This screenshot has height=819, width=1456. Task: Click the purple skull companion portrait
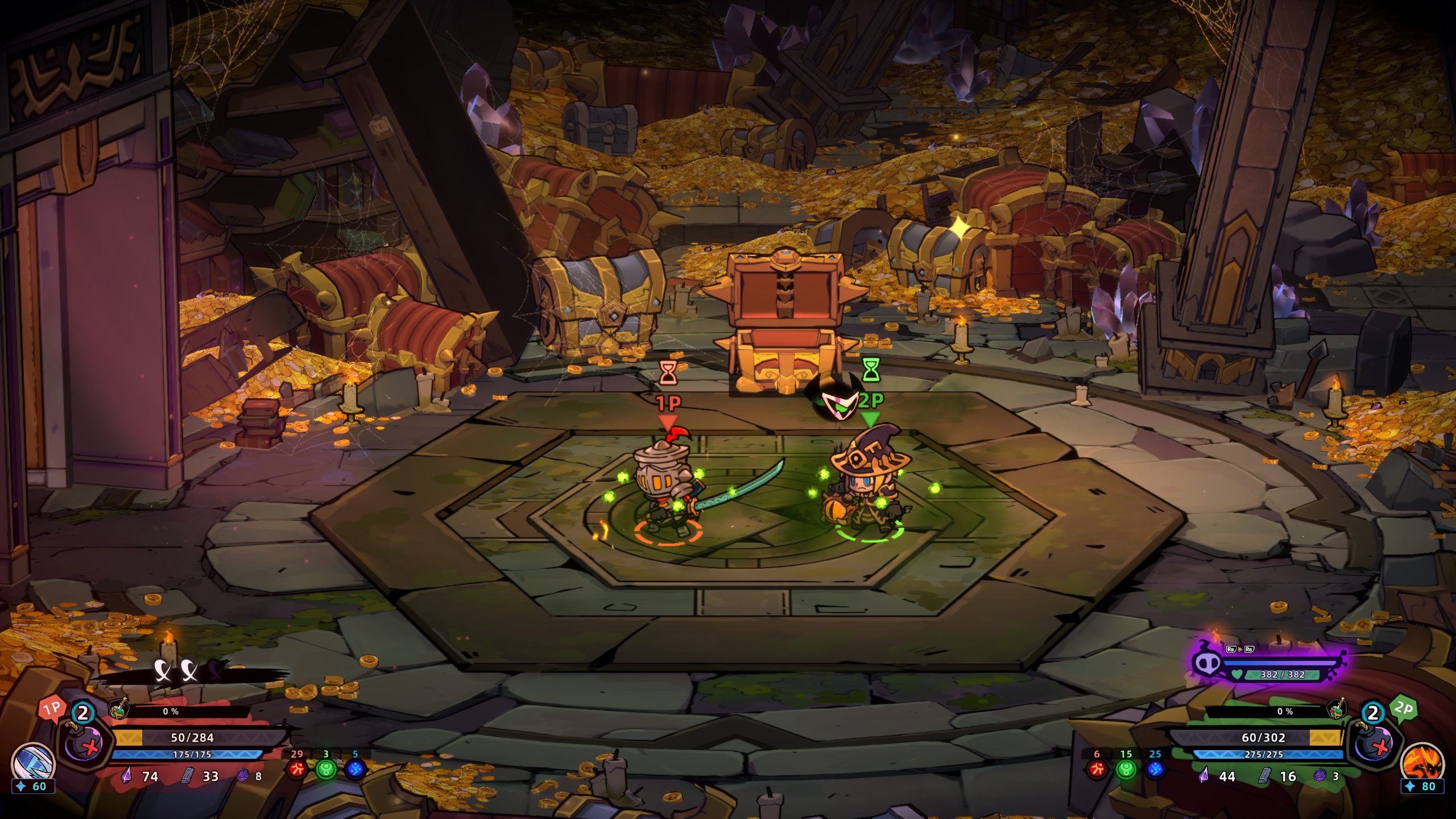1207,663
